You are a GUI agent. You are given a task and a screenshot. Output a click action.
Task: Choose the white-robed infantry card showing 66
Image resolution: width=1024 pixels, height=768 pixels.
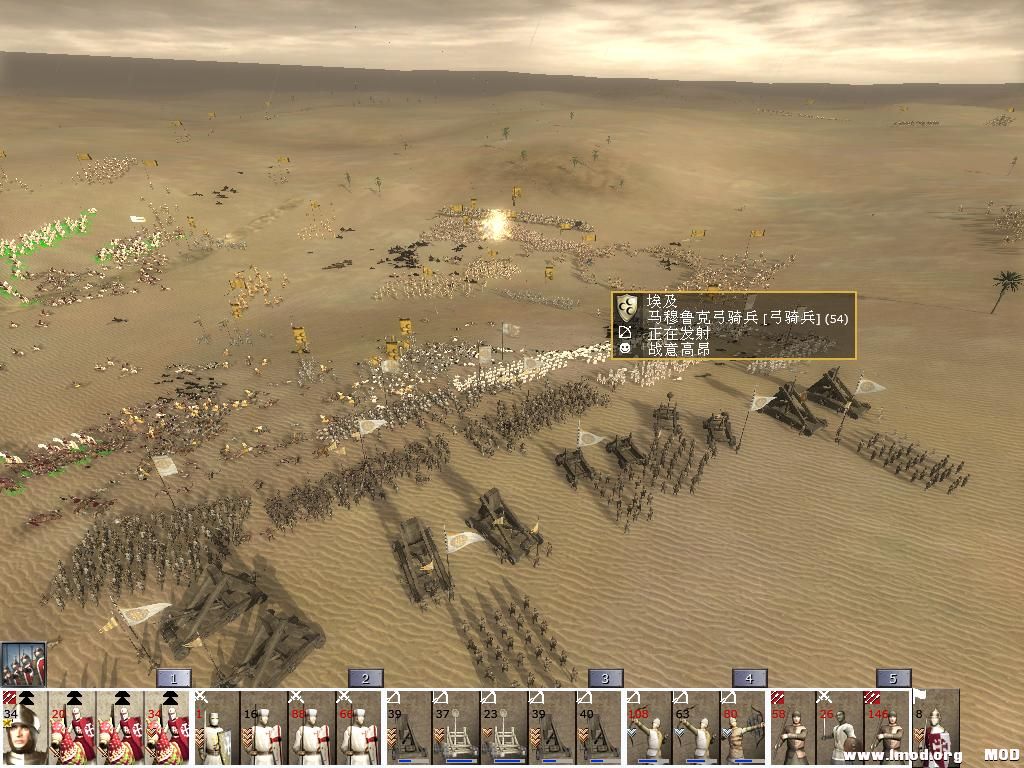point(360,728)
